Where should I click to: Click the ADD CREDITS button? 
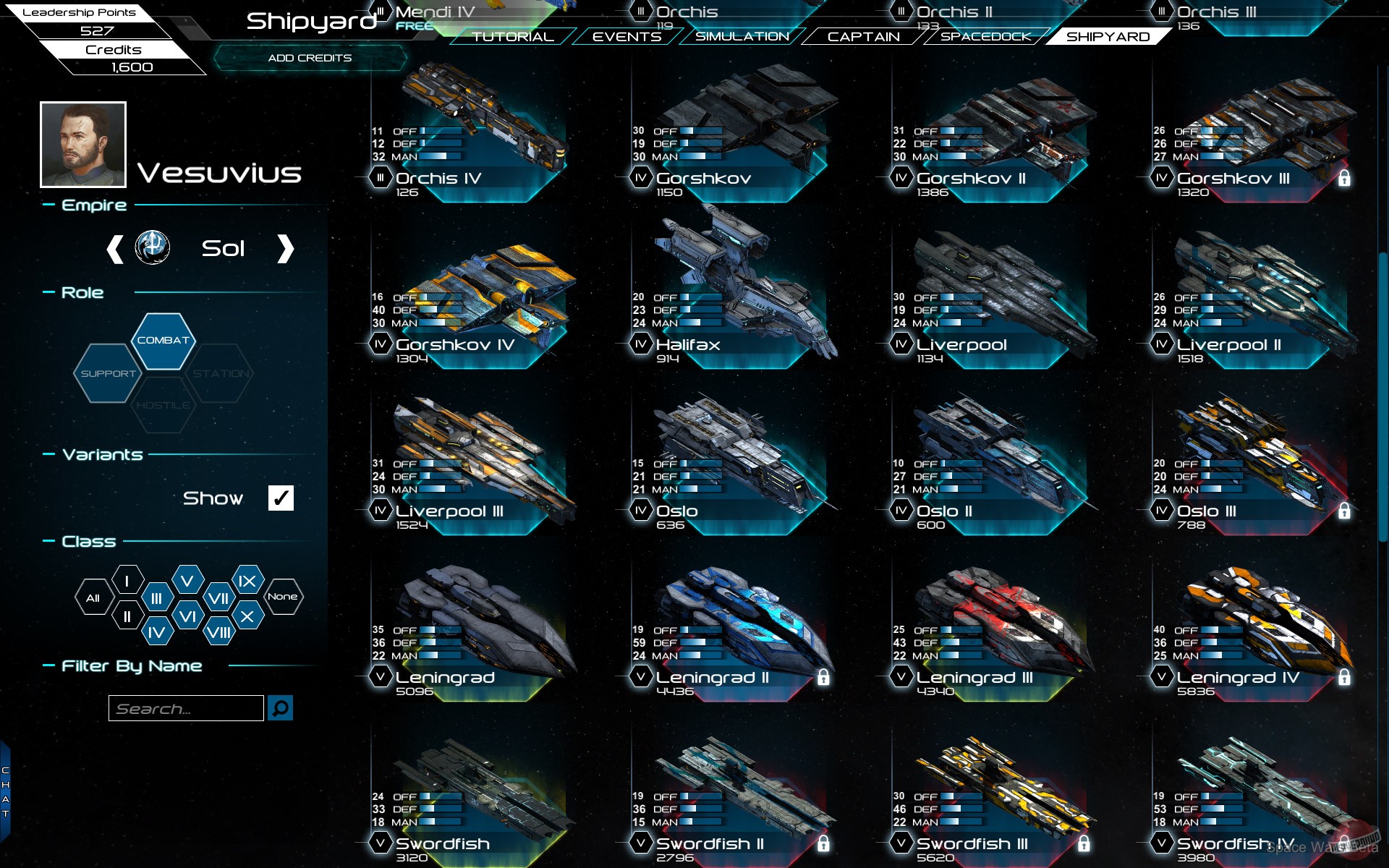pyautogui.click(x=309, y=59)
